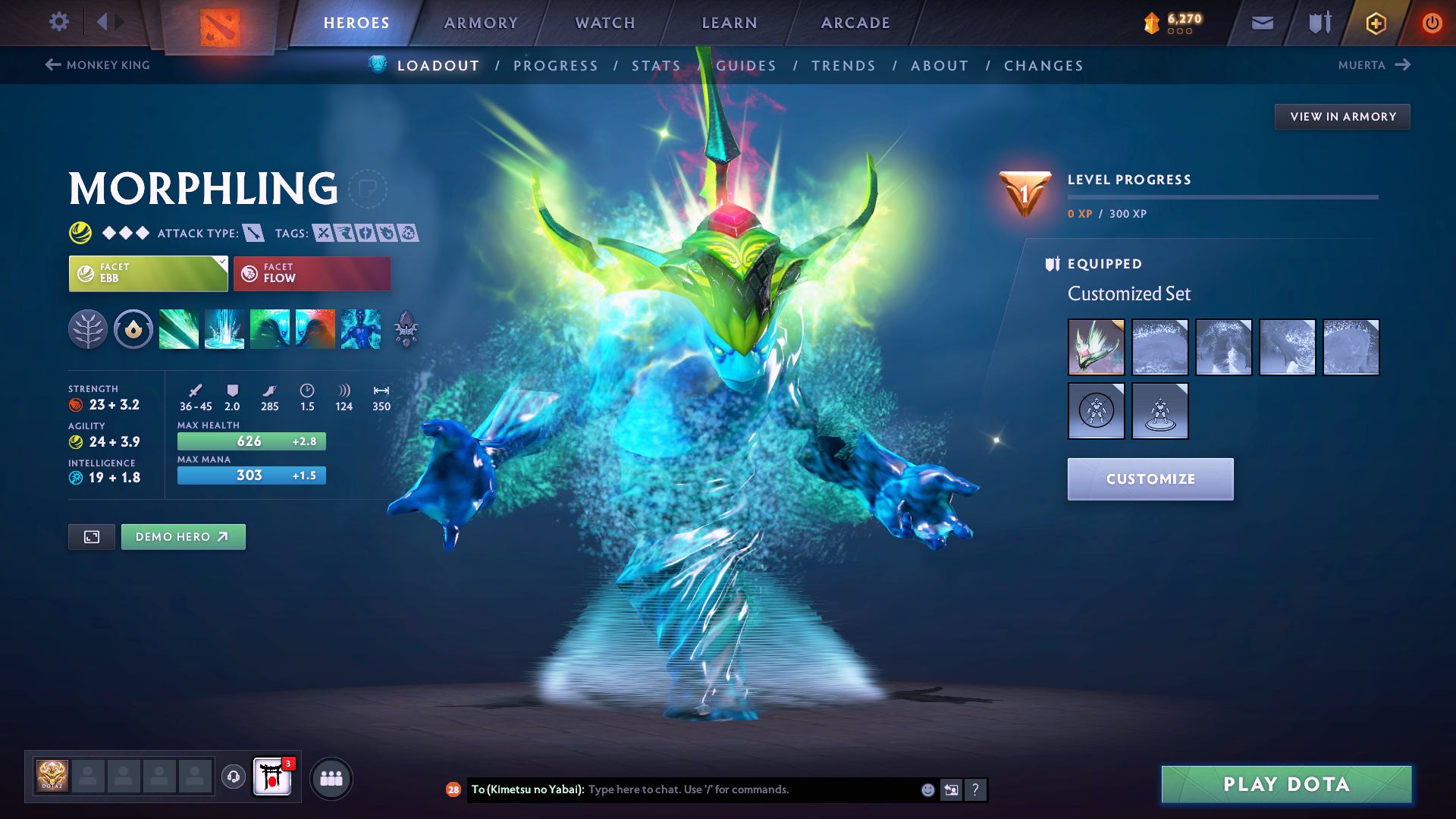Toggle fullscreen hero portrait view
Viewport: 1456px width, 819px height.
pos(91,536)
